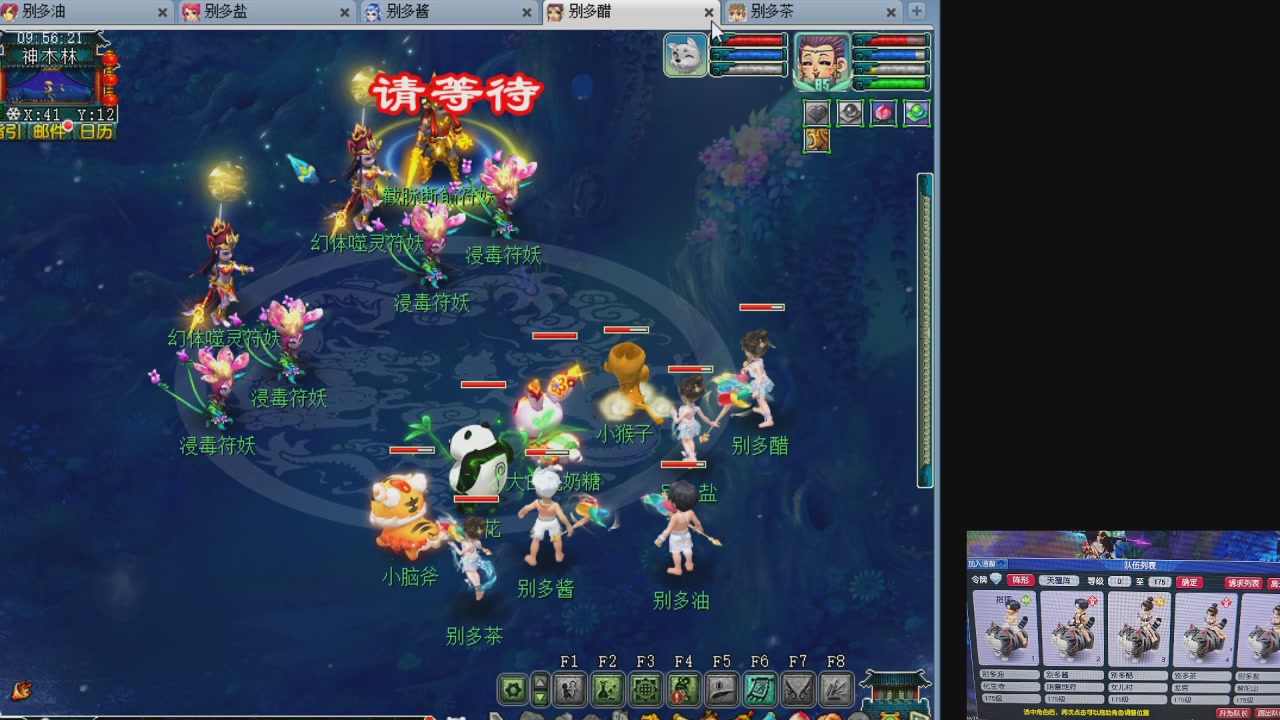Viewport: 1280px width, 720px height.
Task: Open the 天罡阵 formation dropdown
Action: [1059, 581]
